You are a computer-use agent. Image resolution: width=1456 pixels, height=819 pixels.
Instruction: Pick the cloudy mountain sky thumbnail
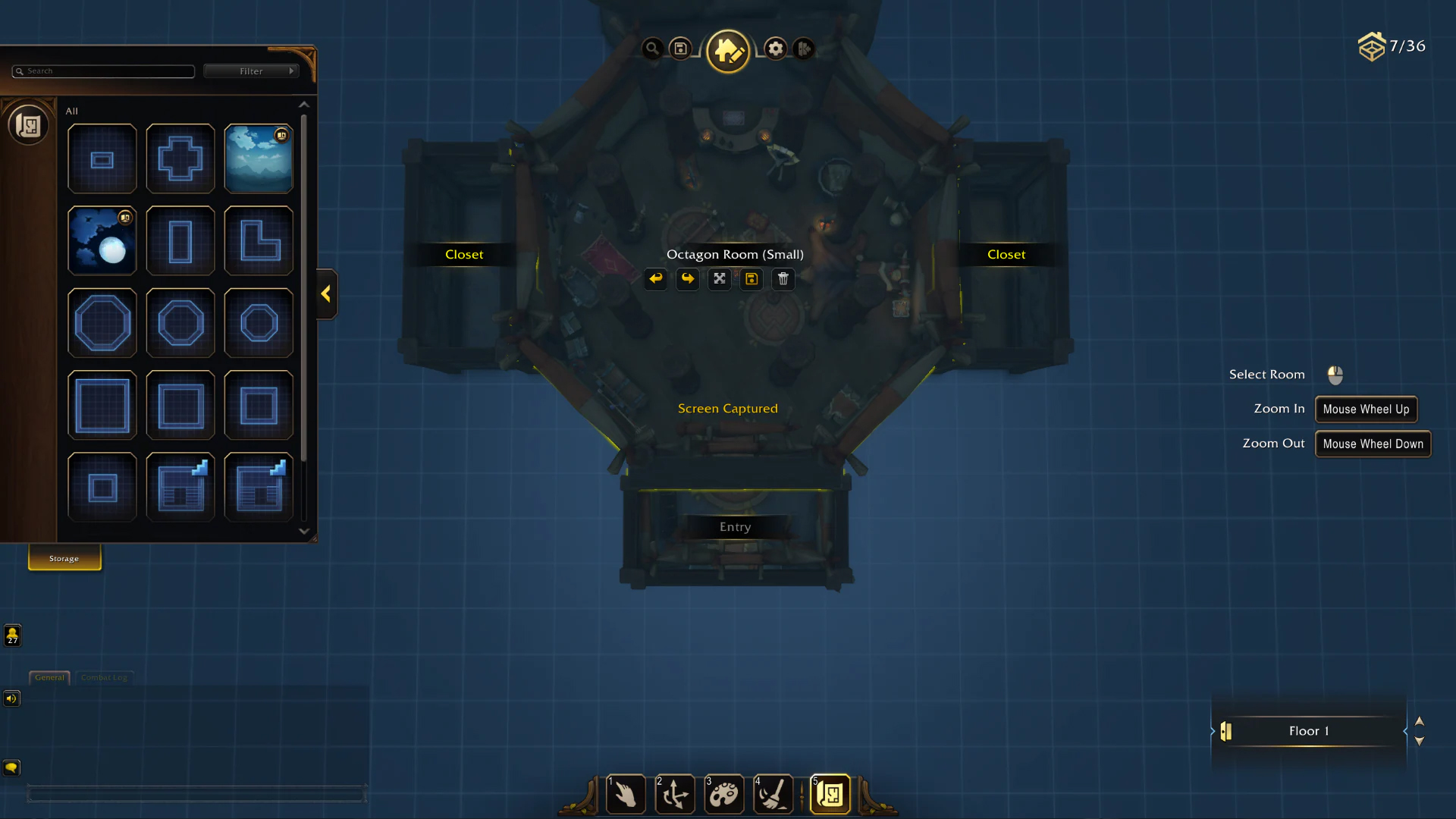[x=259, y=158]
